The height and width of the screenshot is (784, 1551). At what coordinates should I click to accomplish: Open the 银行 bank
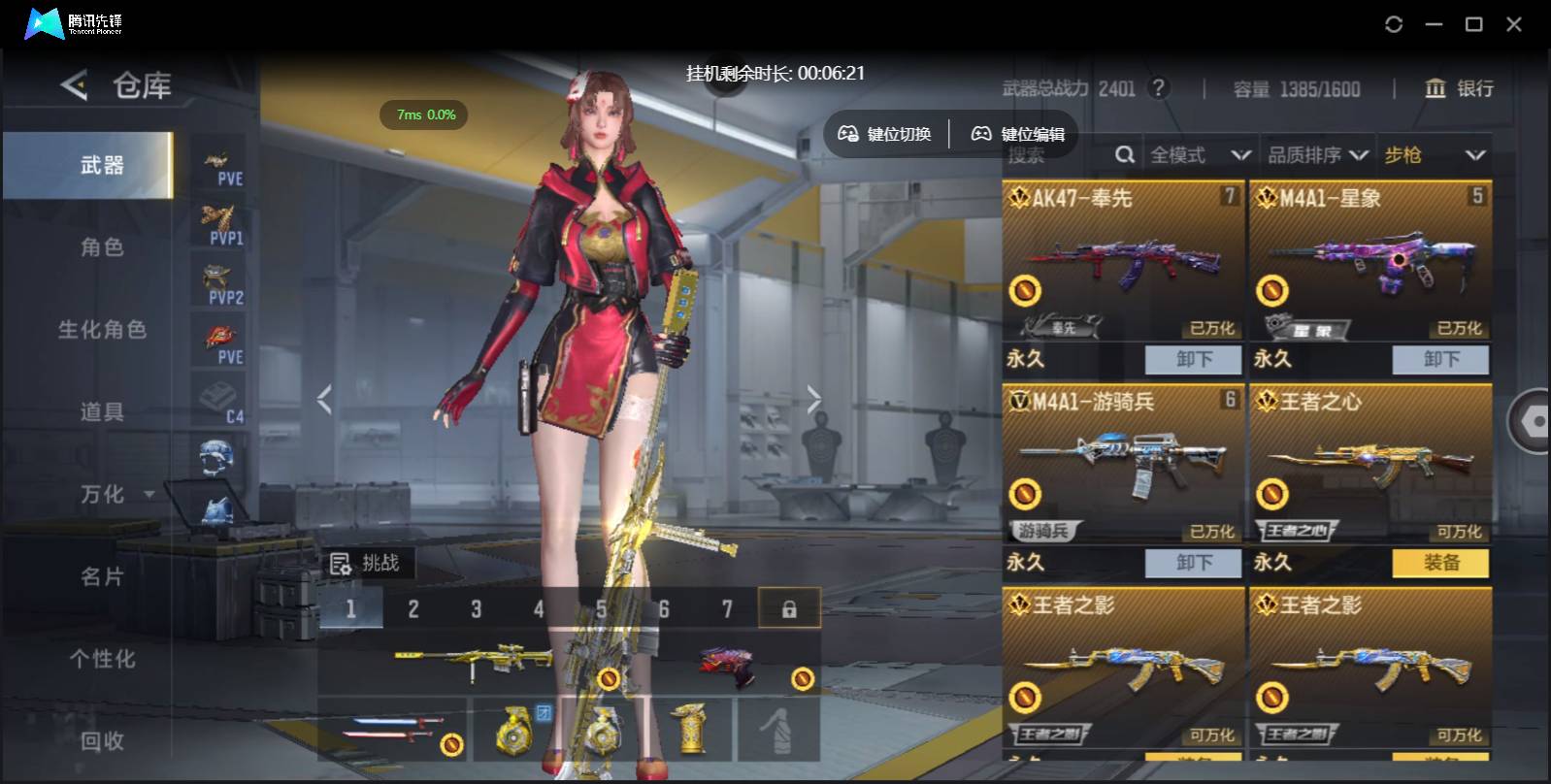click(1459, 89)
